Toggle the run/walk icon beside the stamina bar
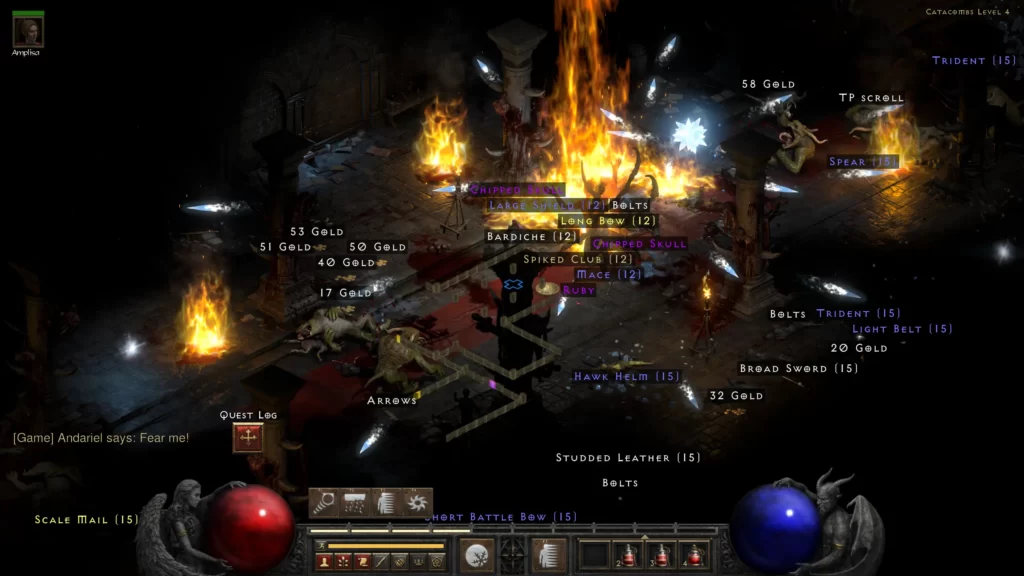1024x576 pixels. tap(321, 546)
